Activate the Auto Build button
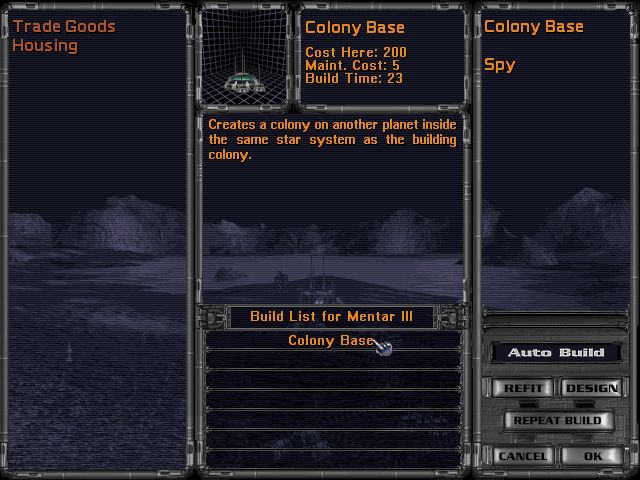 (555, 353)
